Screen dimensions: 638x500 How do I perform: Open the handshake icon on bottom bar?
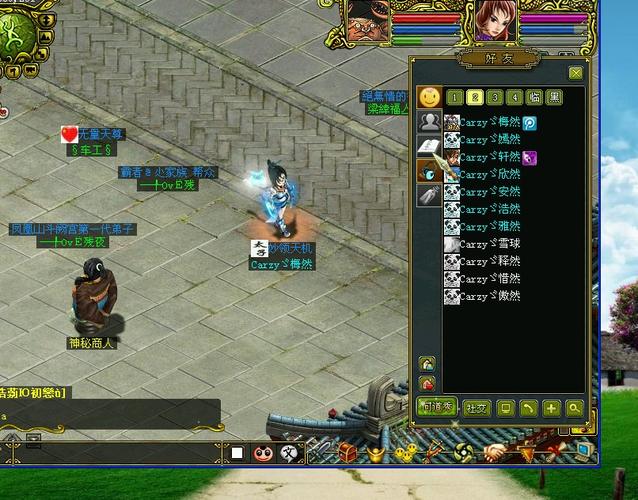coord(494,453)
